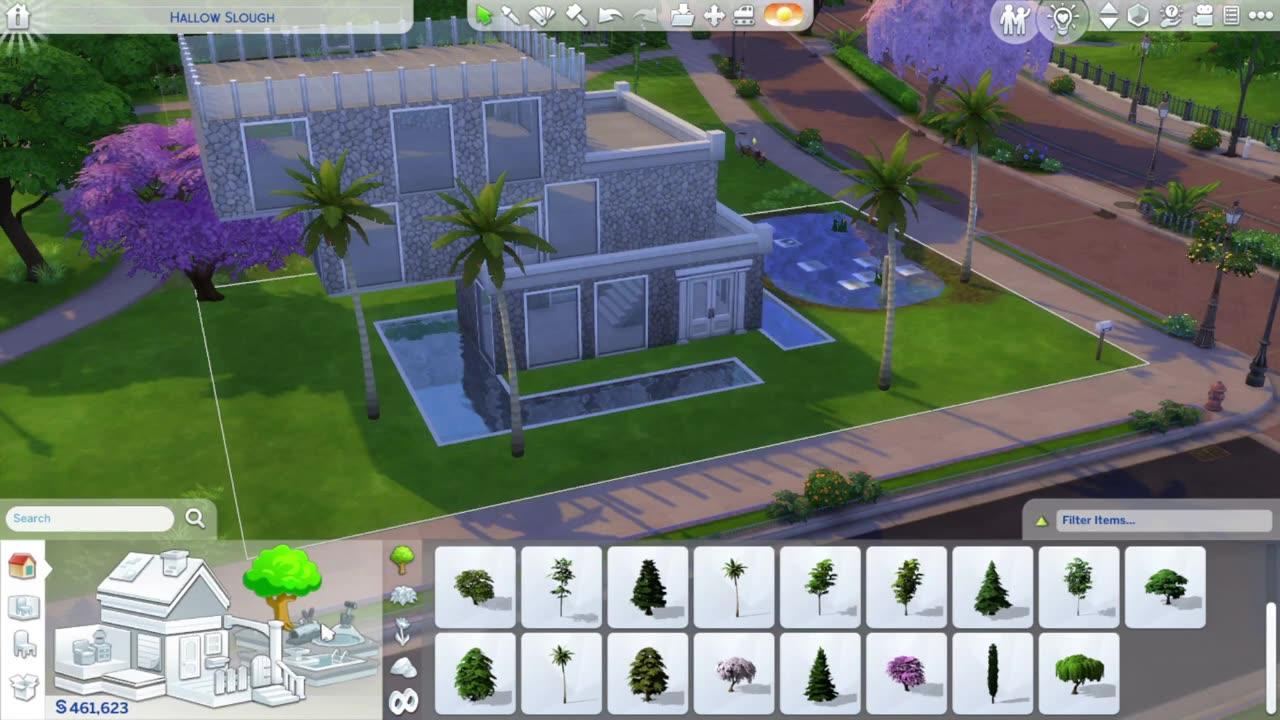Redo the last undone action
The height and width of the screenshot is (720, 1280).
click(646, 14)
